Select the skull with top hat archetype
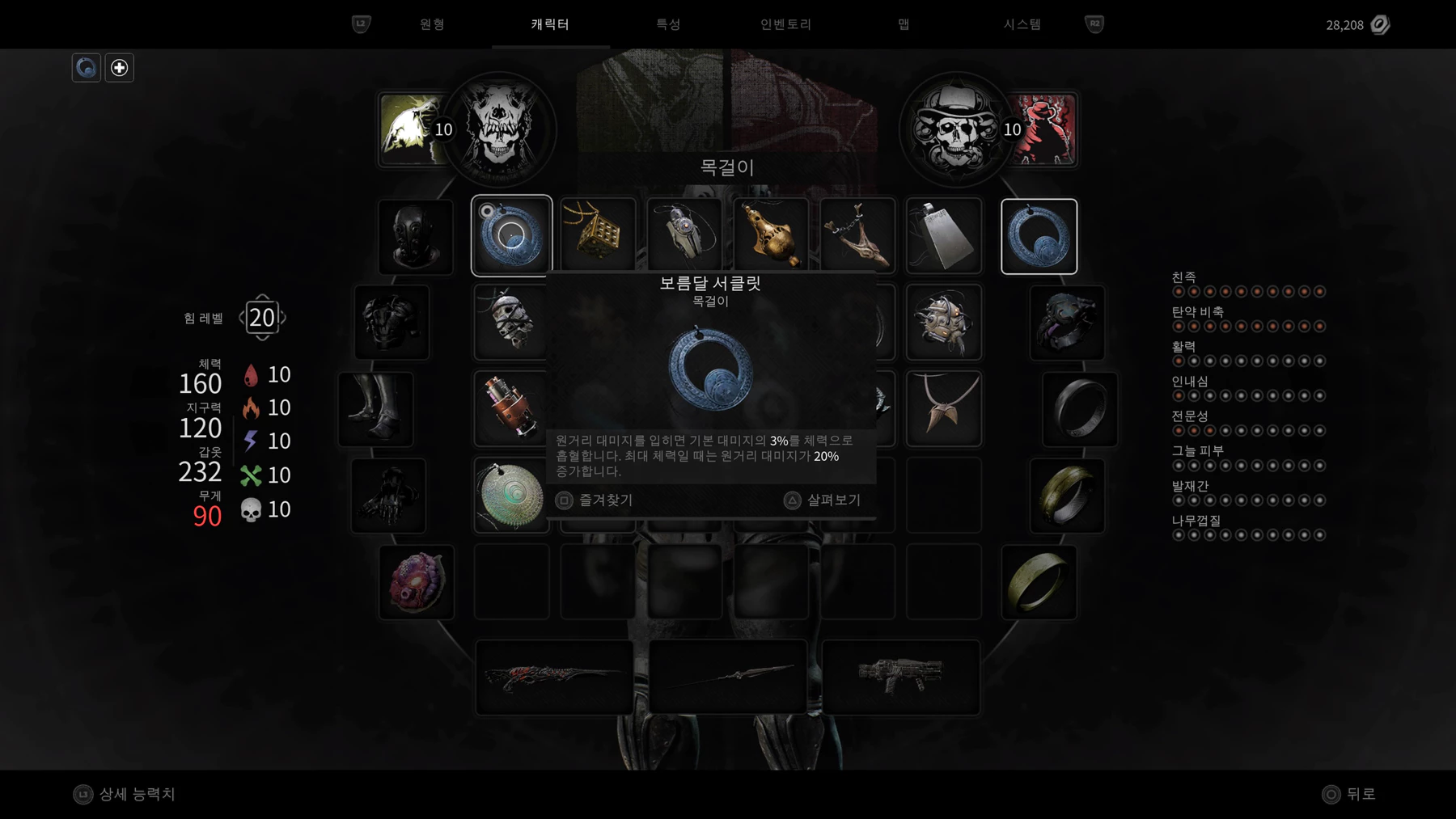 [x=956, y=129]
